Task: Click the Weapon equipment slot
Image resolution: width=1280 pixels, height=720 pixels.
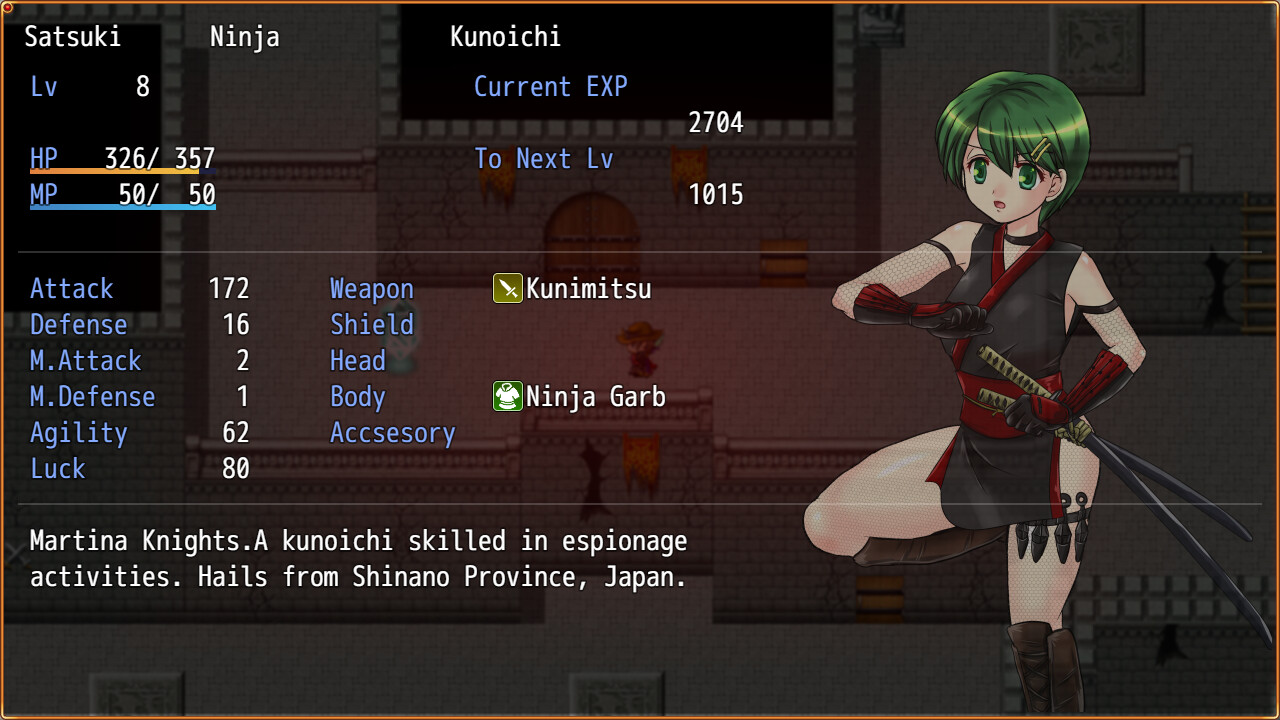Action: 371,289
